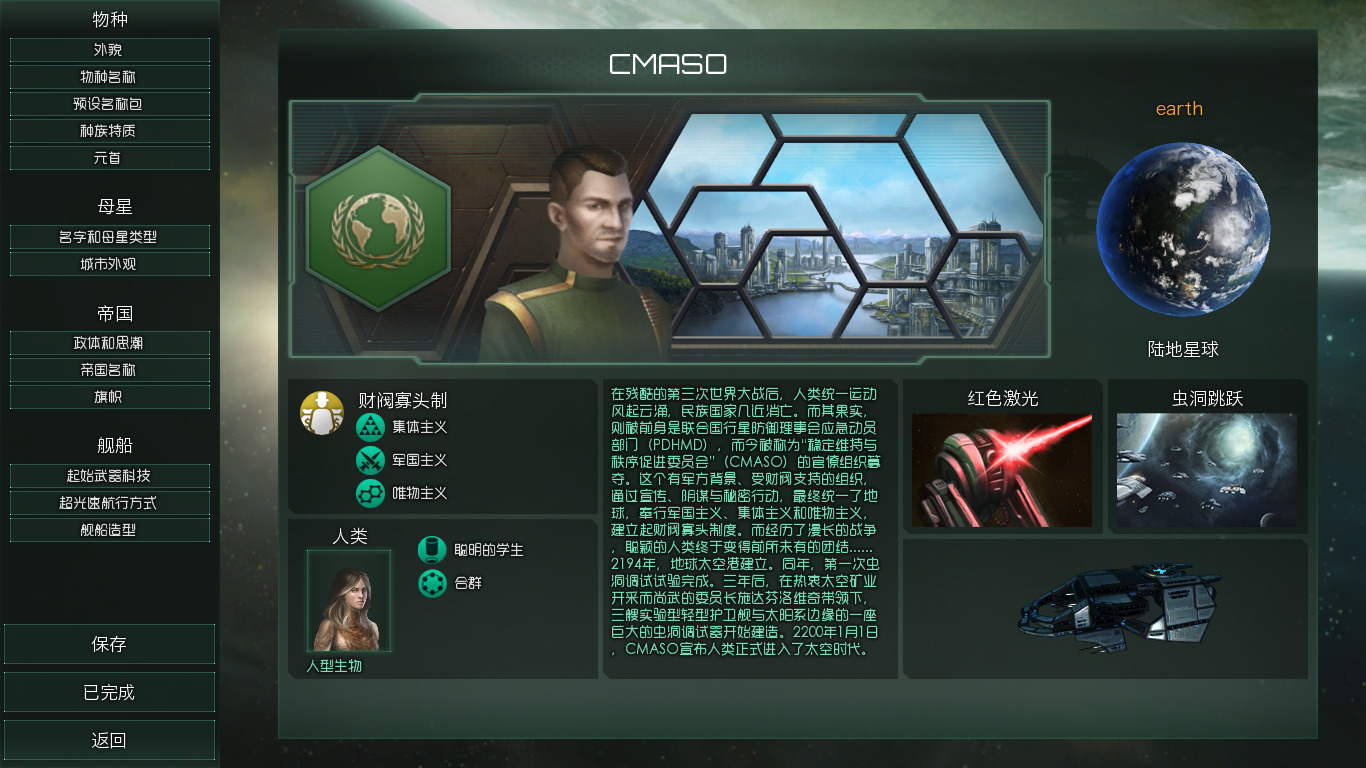Select the 聪明的学生 trait icon

[431, 549]
